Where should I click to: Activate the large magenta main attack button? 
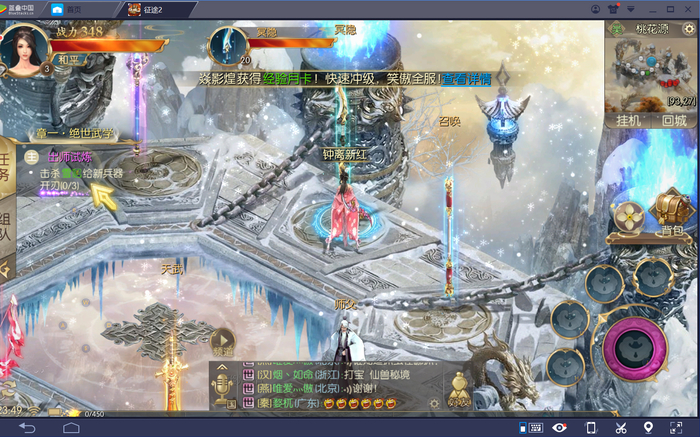[632, 347]
